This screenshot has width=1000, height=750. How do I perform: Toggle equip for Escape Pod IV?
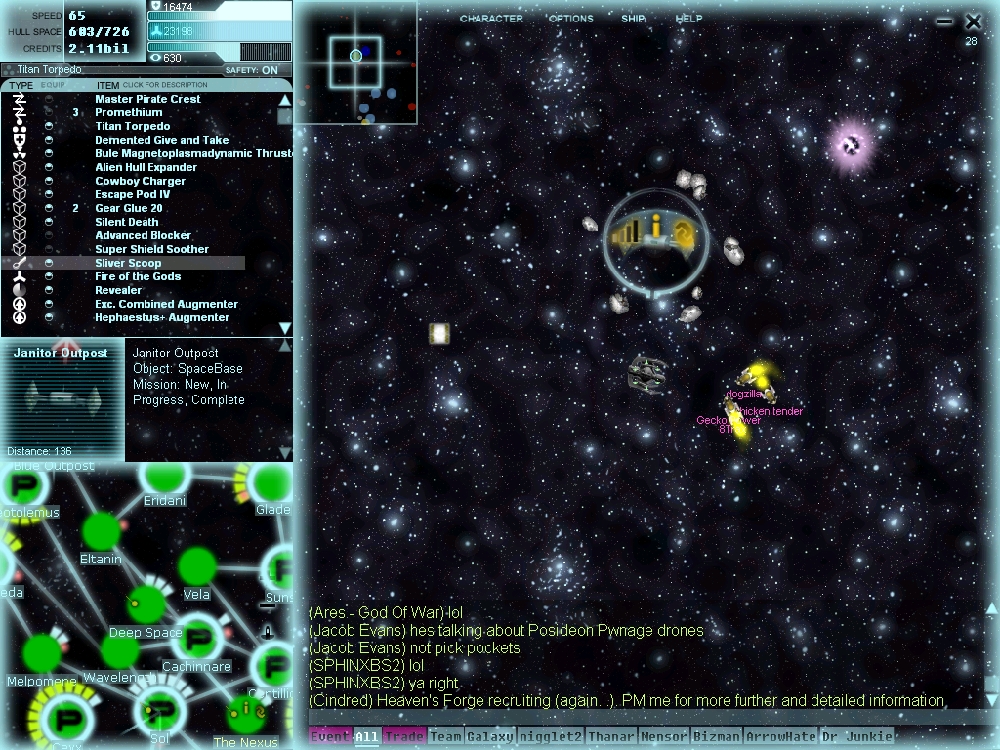pyautogui.click(x=49, y=195)
